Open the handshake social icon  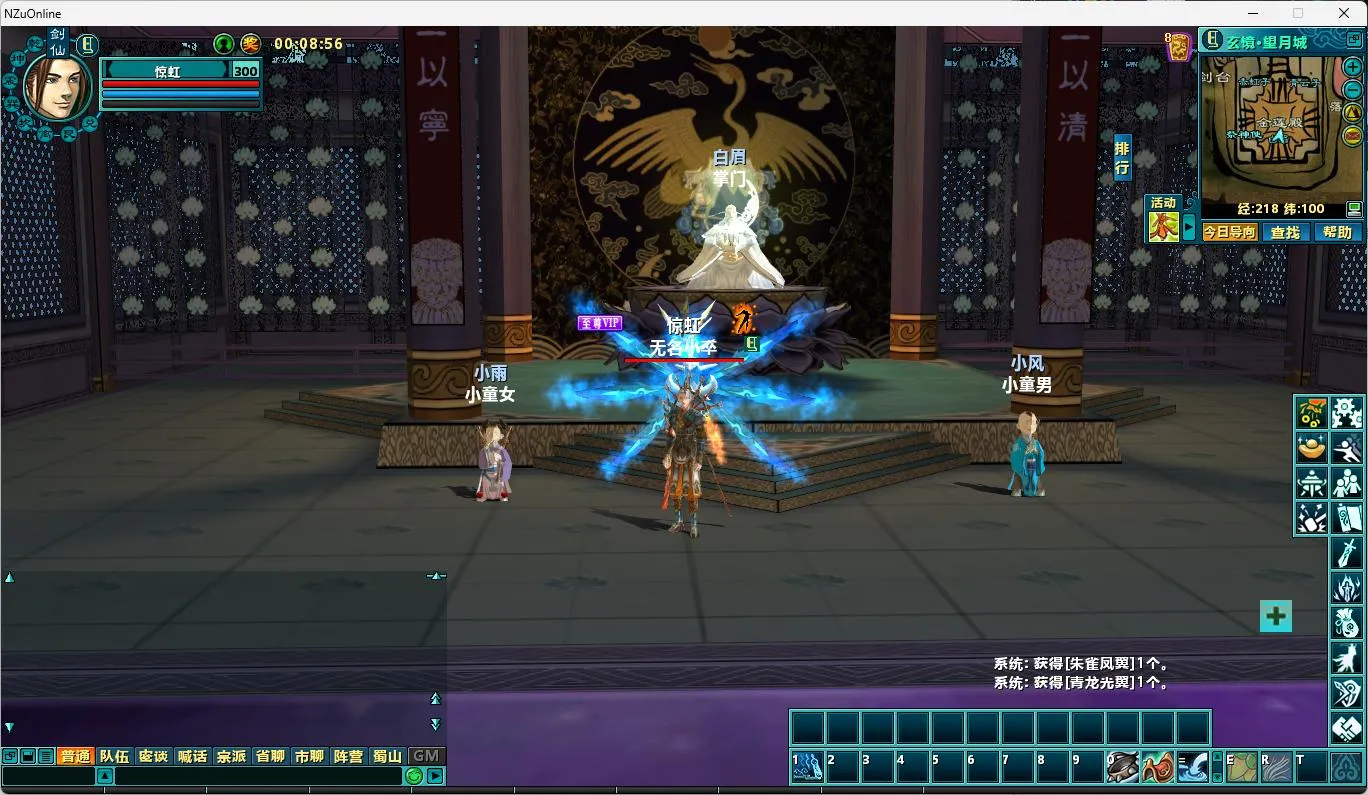point(1346,728)
